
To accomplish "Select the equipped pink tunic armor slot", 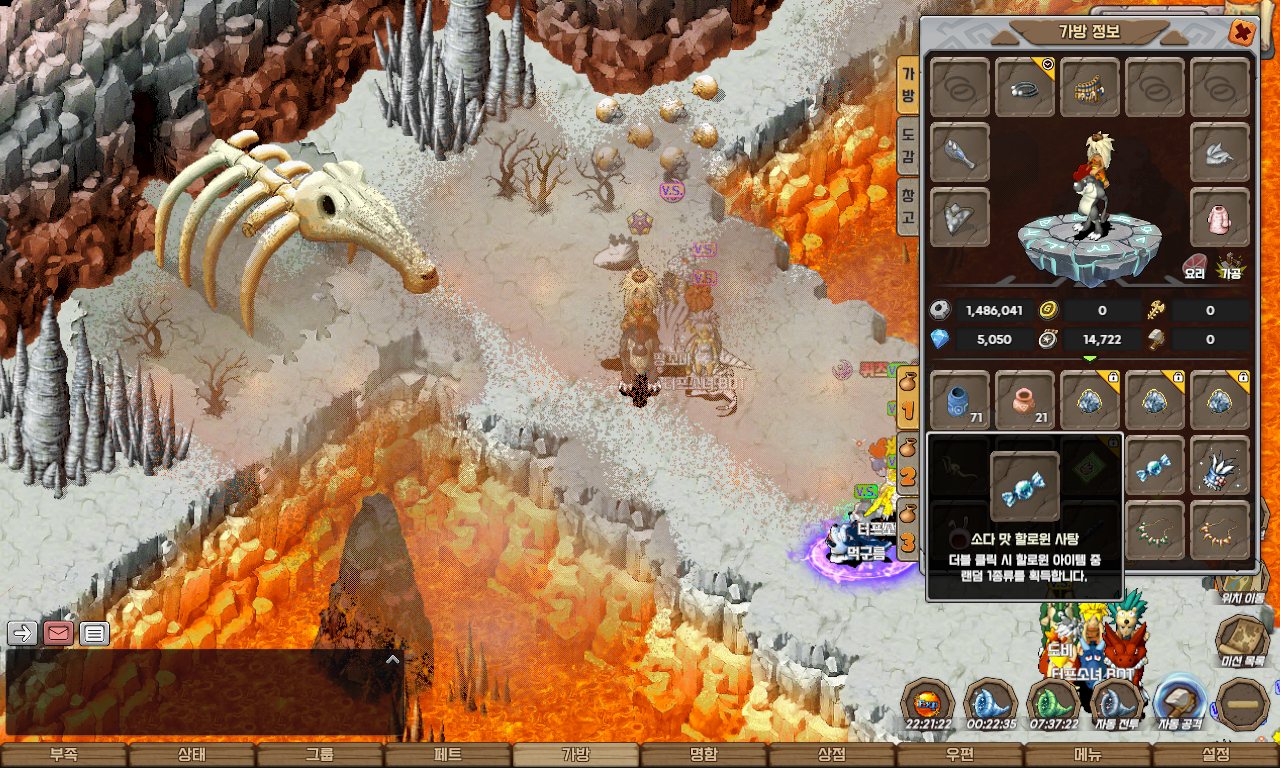I will (1220, 217).
